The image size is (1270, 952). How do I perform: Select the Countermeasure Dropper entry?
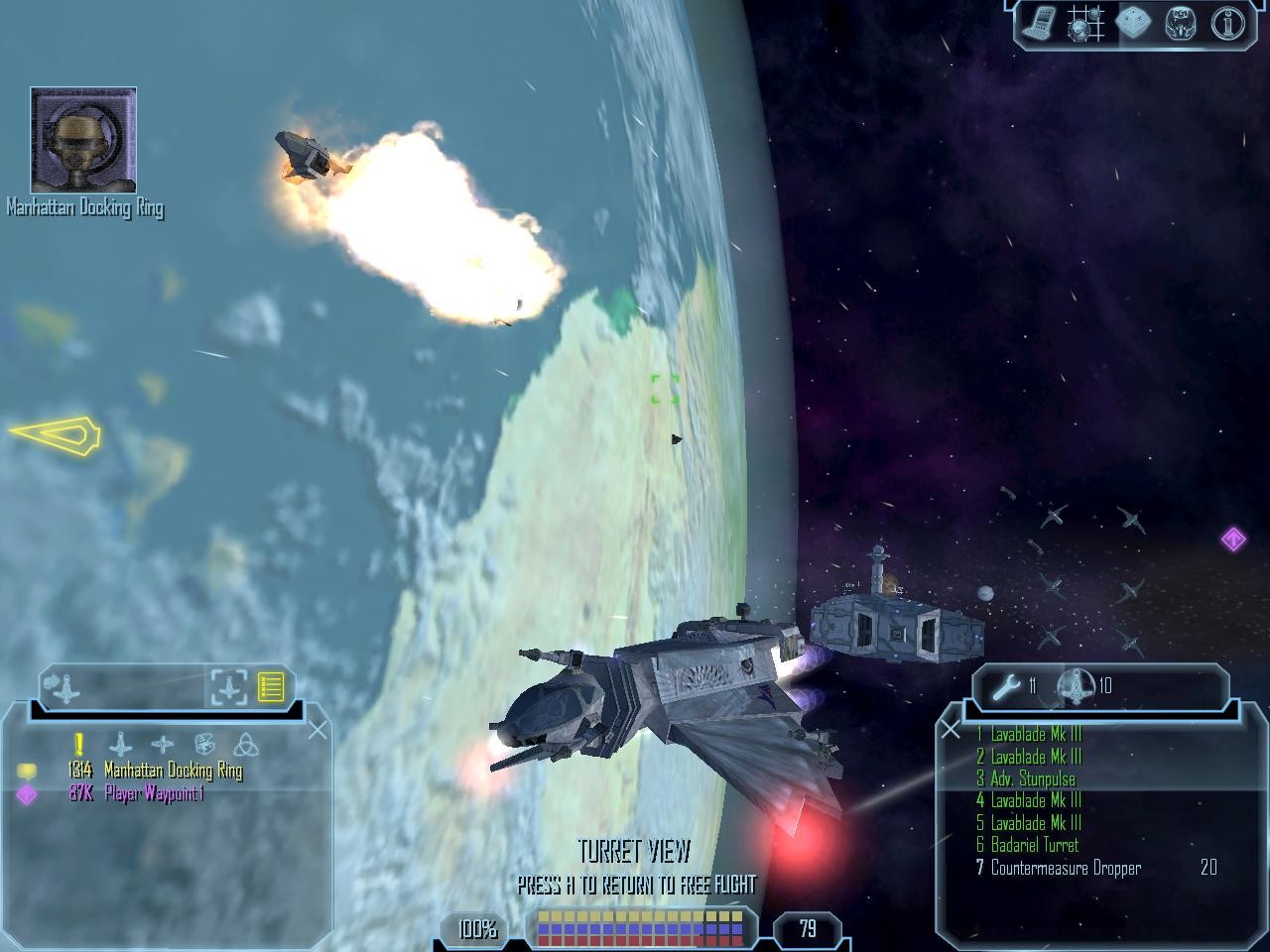pyautogui.click(x=1066, y=868)
